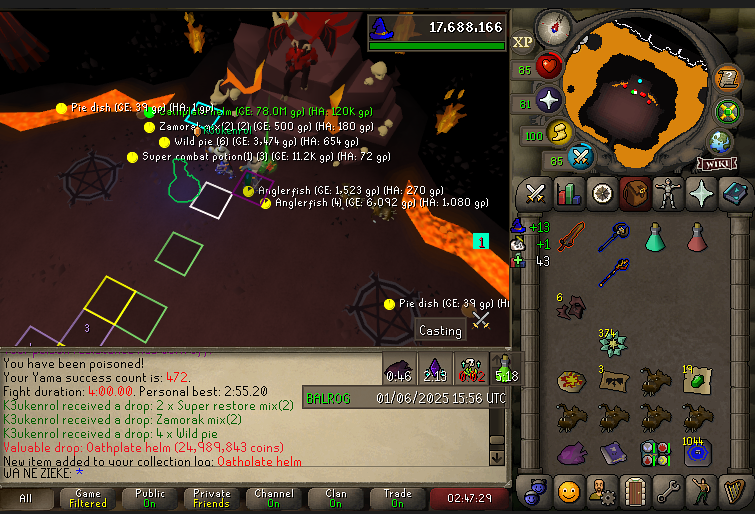Toggle the Public chat filter
The image size is (755, 514).
(x=150, y=498)
